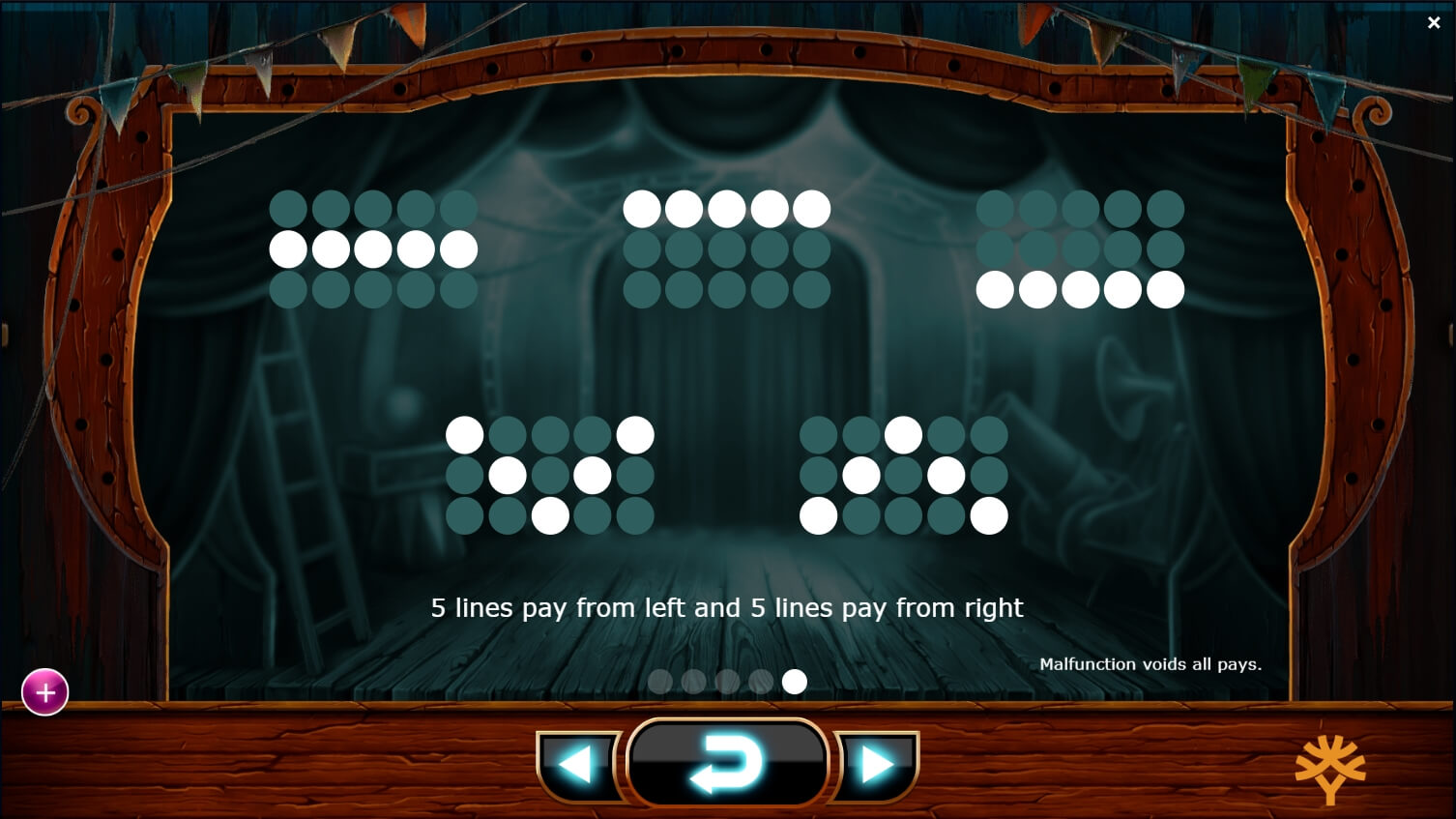Switch to the fourth paytable page dot
1456x819 pixels.
(760, 682)
